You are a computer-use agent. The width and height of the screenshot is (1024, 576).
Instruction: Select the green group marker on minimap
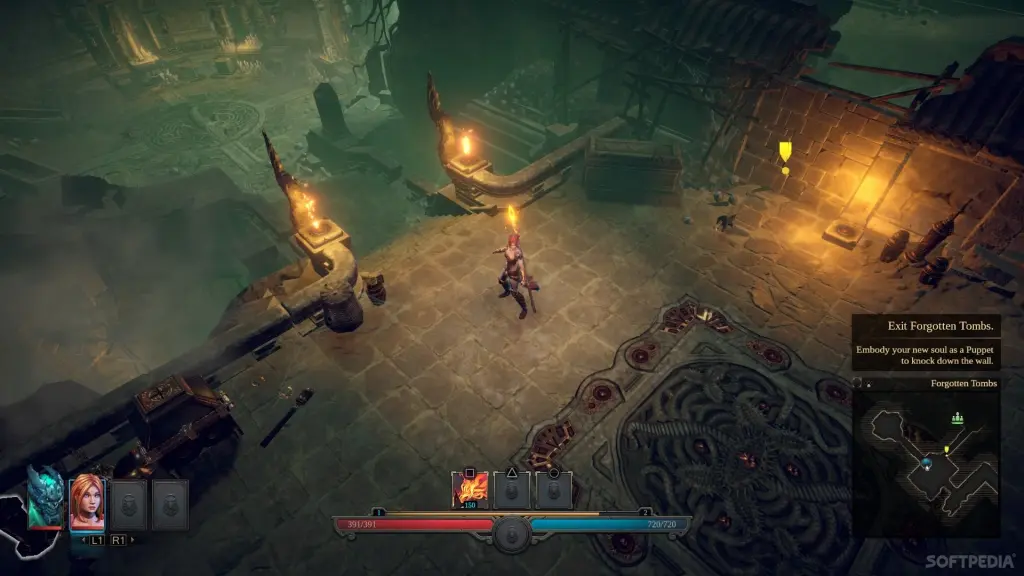(x=957, y=418)
